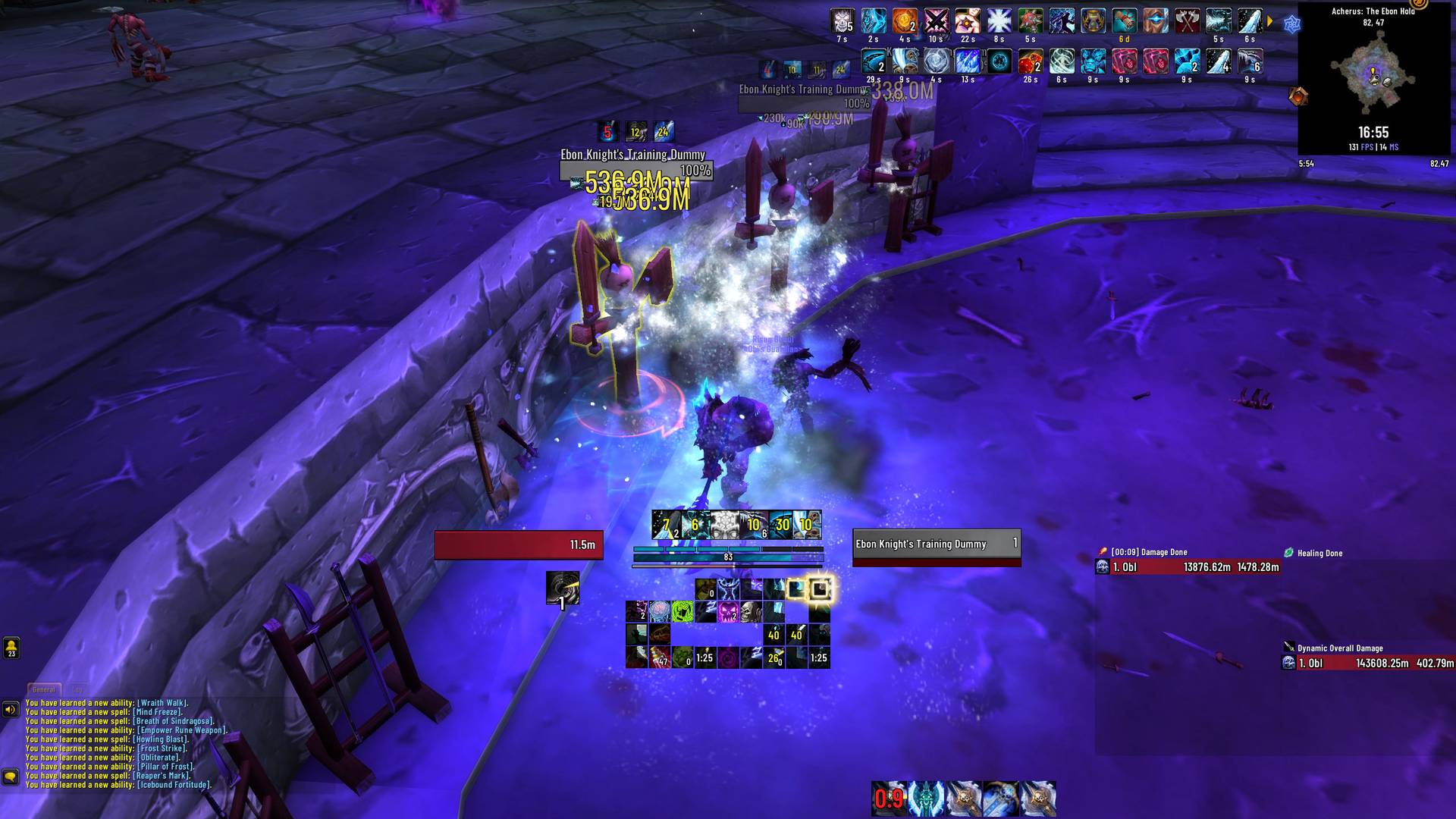
Task: Click the orange zone tracking icon below minimap
Action: click(1298, 96)
